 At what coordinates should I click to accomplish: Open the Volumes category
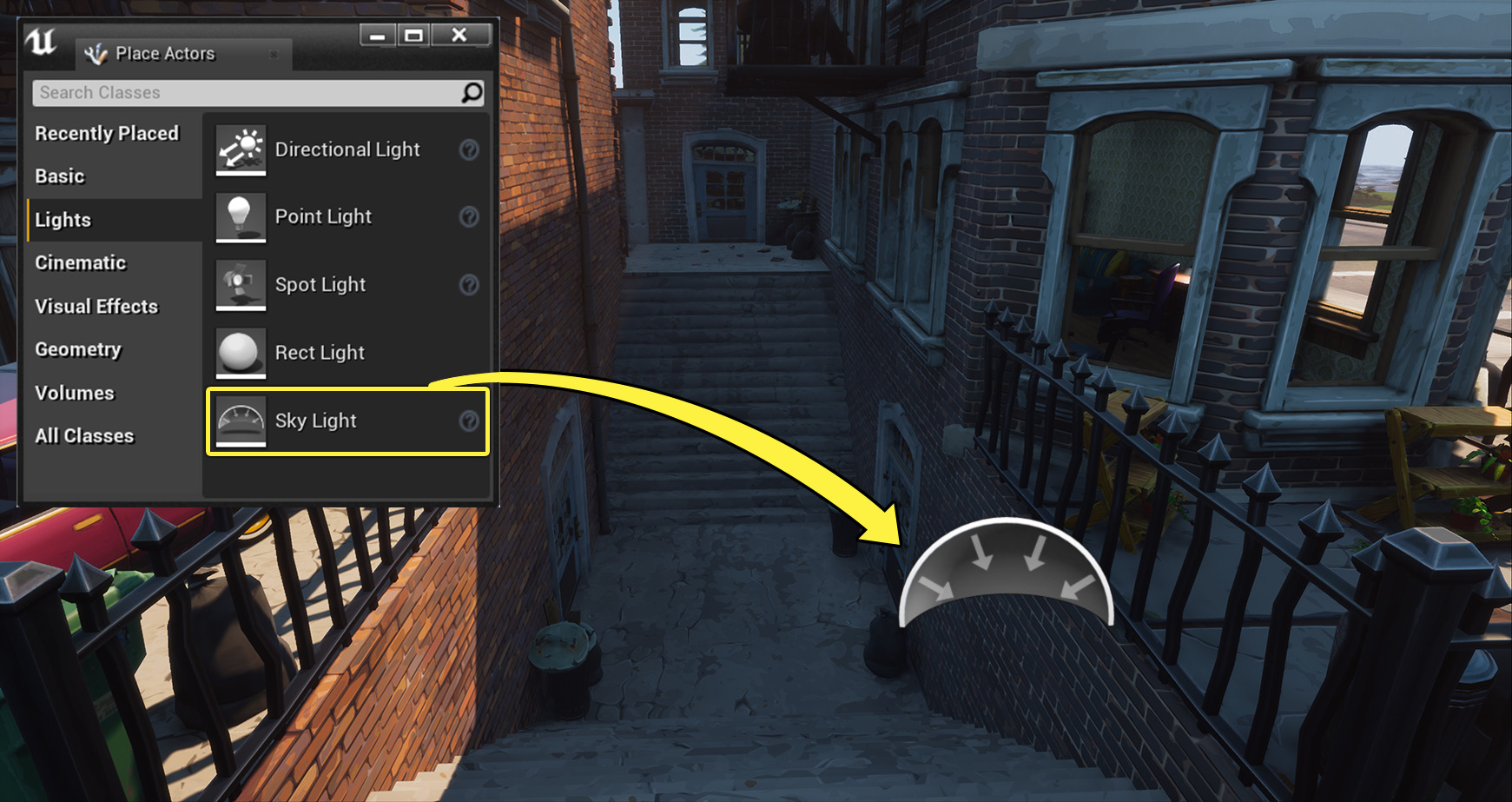[x=74, y=393]
